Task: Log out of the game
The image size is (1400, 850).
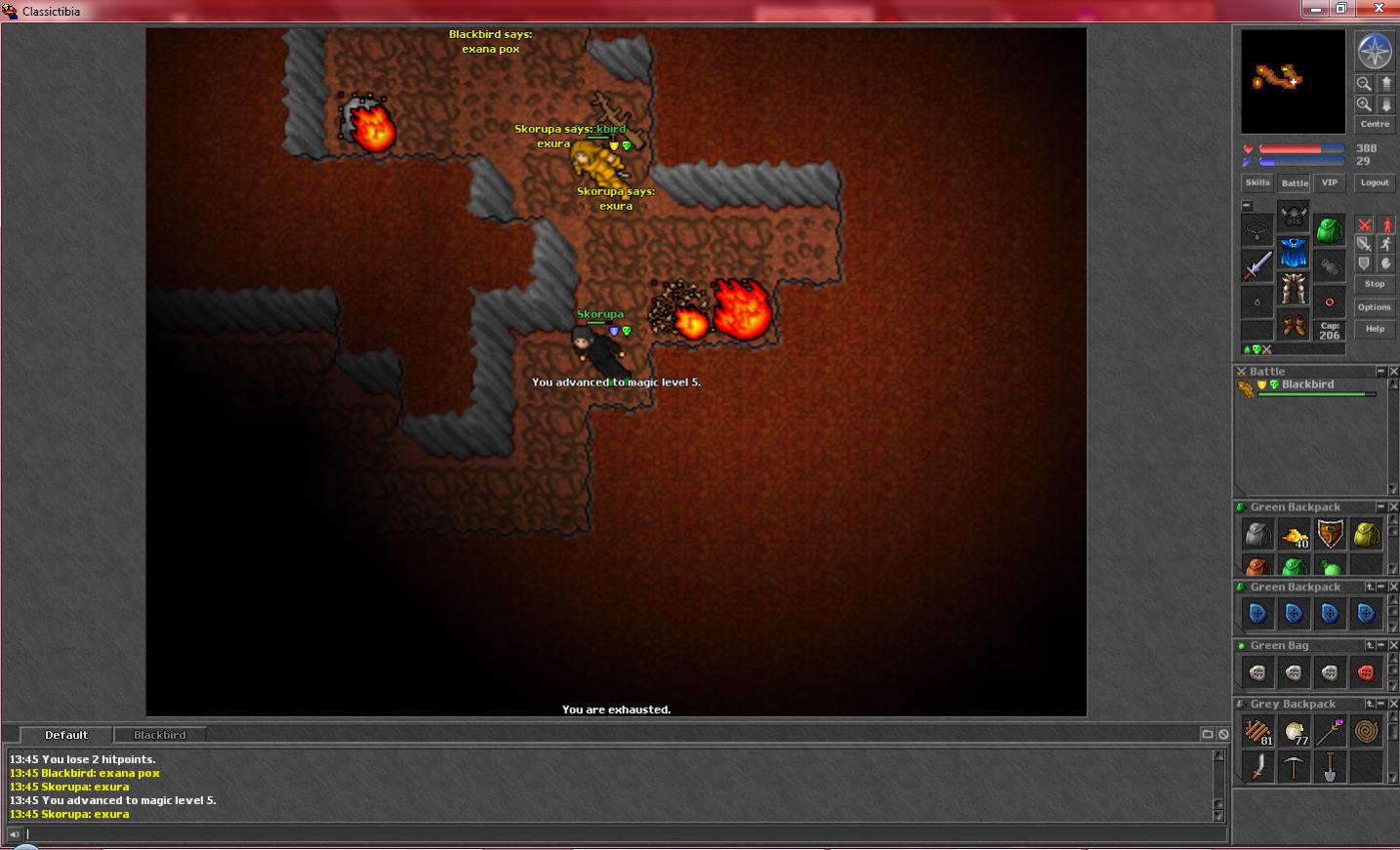Action: [x=1375, y=182]
